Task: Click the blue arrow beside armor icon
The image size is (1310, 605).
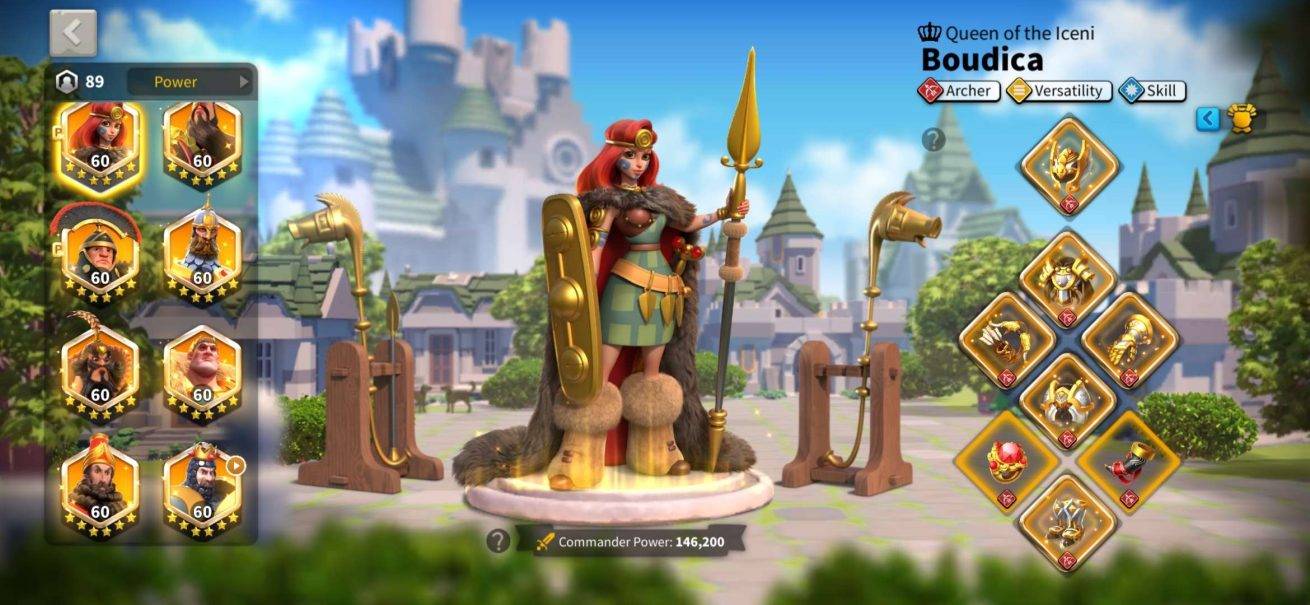Action: click(1208, 119)
